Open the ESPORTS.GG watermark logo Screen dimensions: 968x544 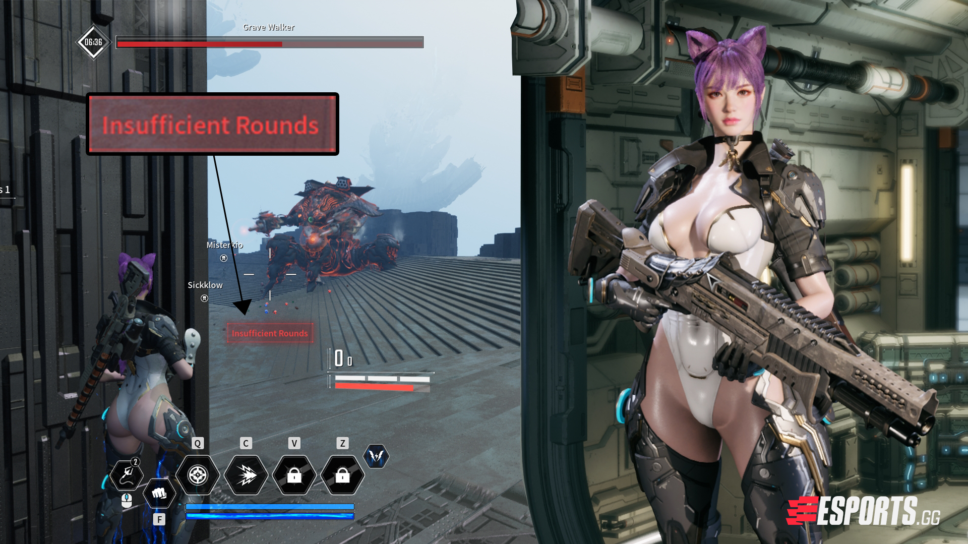pos(866,511)
